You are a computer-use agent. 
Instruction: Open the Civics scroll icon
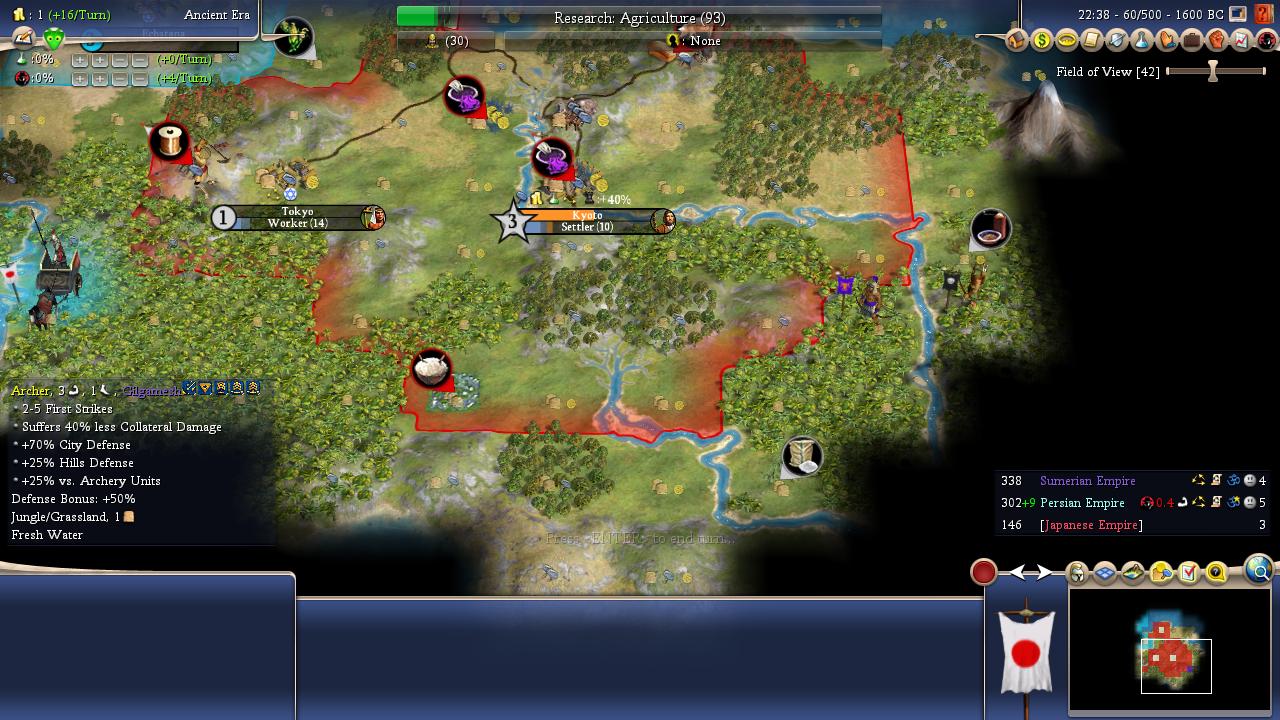(x=1092, y=41)
